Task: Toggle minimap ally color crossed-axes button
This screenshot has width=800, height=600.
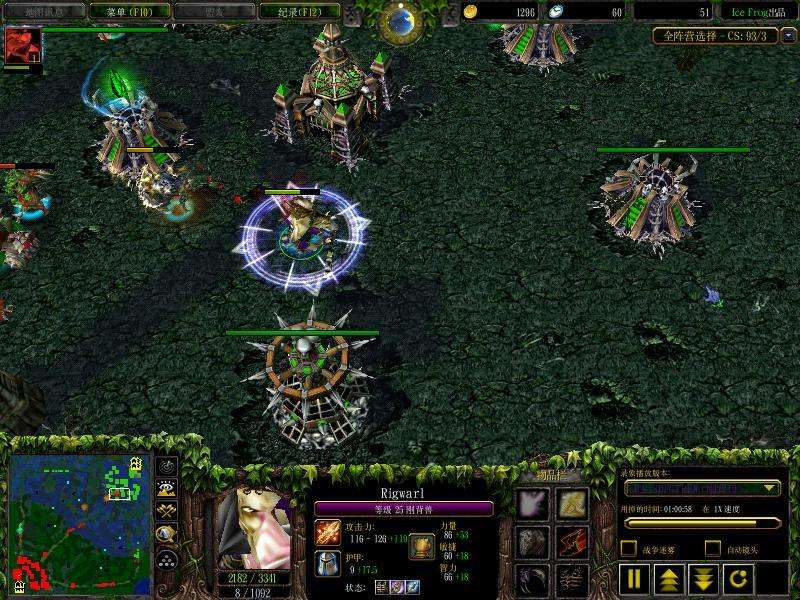Action: pyautogui.click(x=167, y=511)
